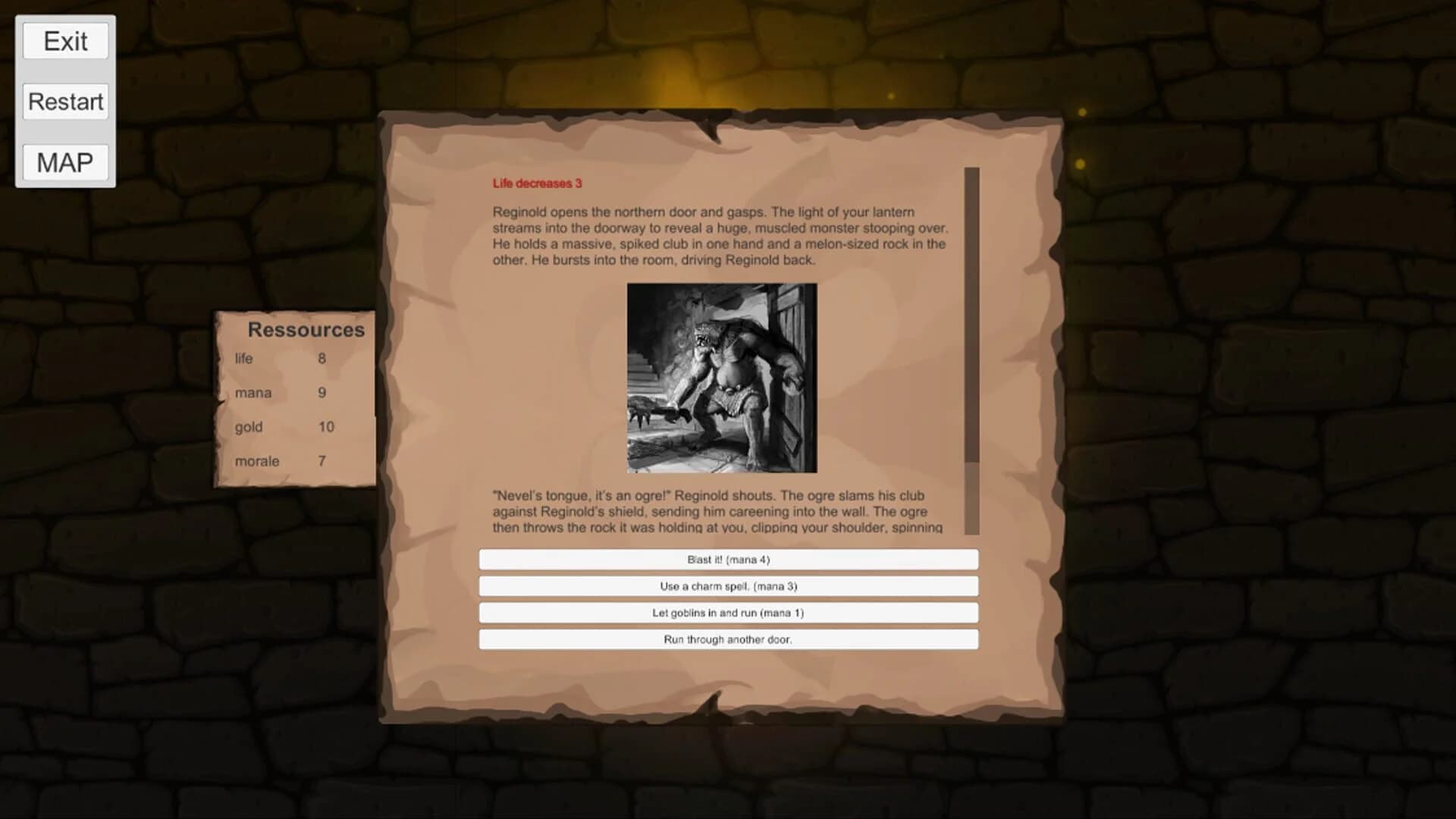Choose "Blast it! (mana 4)" option

click(x=727, y=559)
